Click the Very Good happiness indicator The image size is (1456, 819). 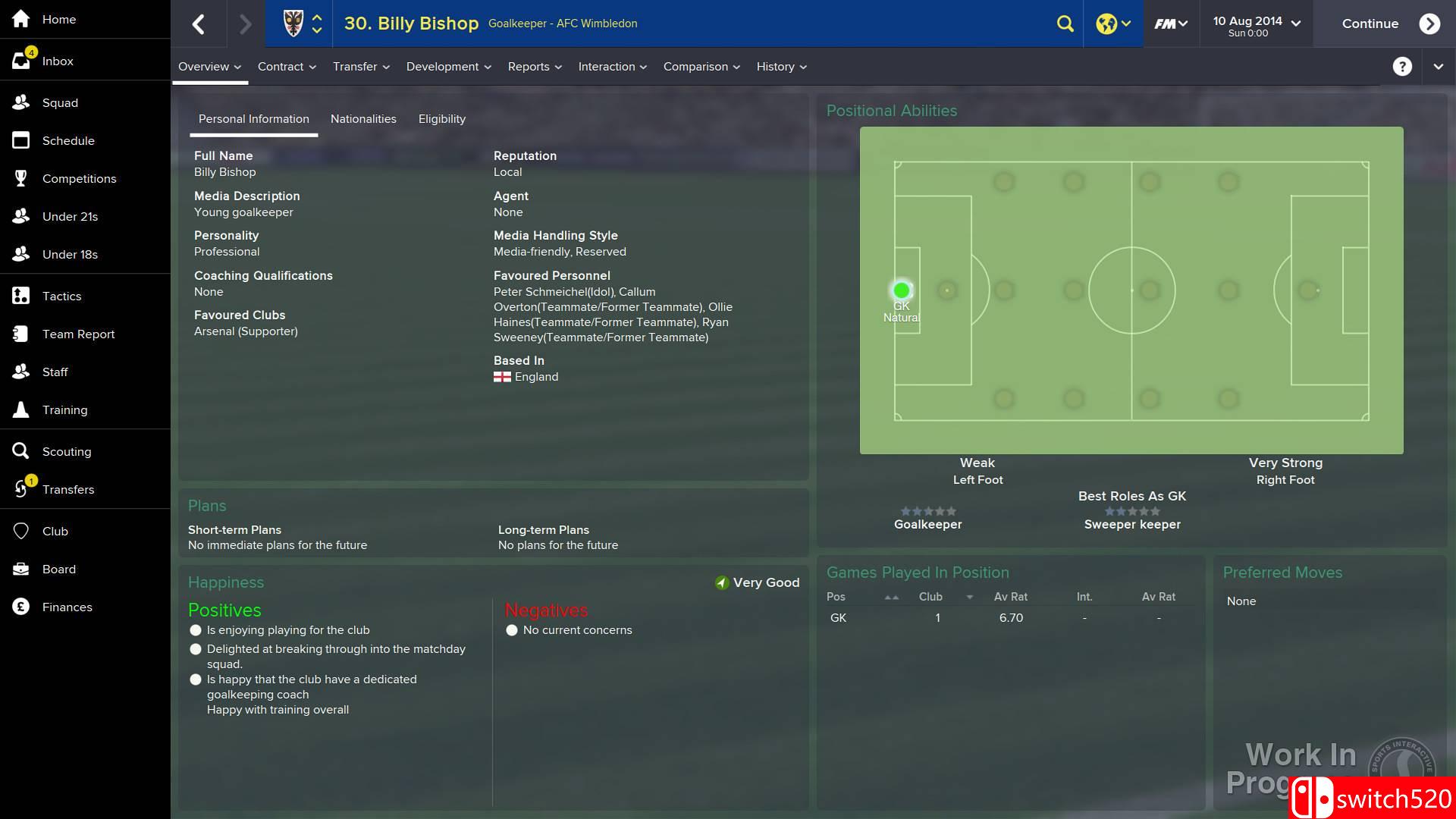(x=755, y=582)
